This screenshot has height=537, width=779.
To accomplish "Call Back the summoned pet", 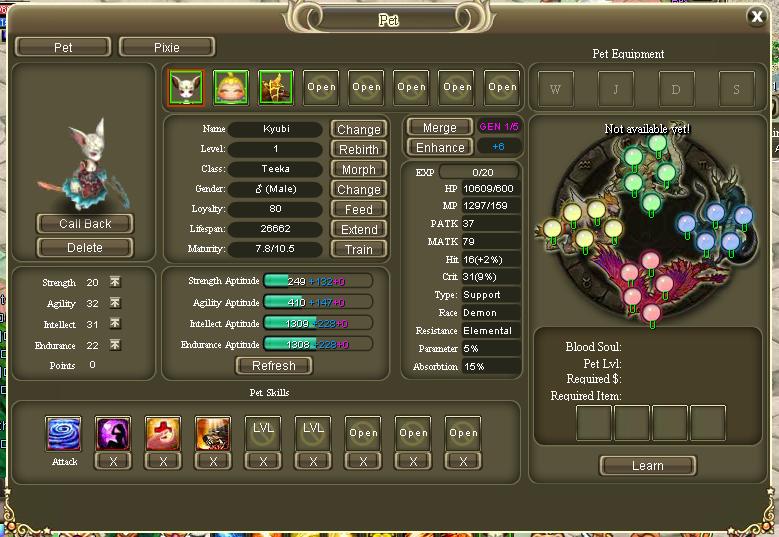I will point(85,223).
